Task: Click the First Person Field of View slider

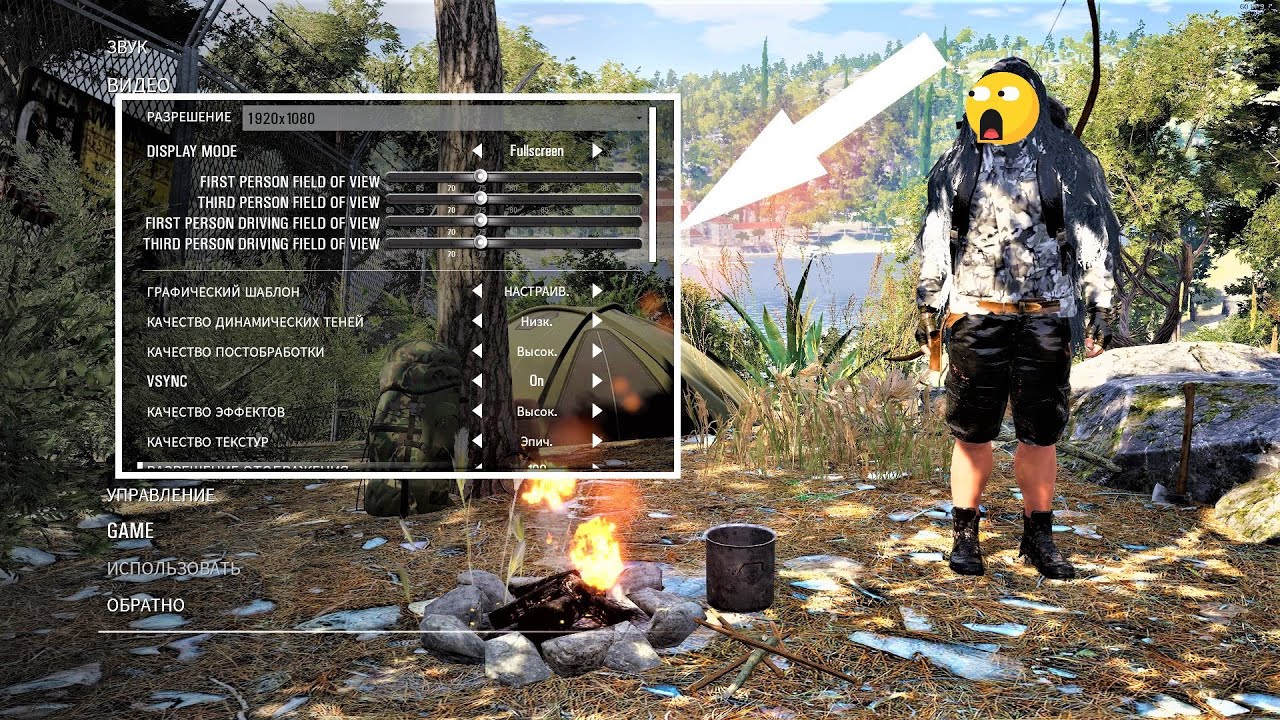Action: pyautogui.click(x=513, y=178)
